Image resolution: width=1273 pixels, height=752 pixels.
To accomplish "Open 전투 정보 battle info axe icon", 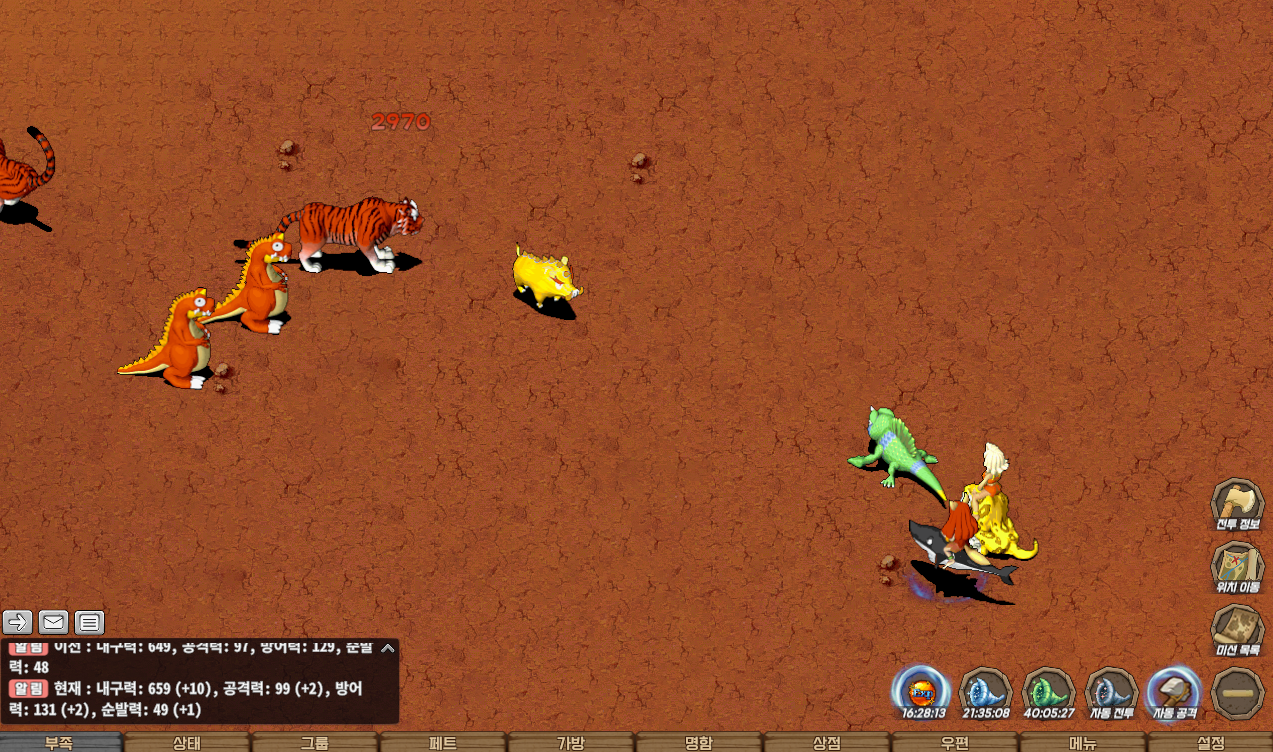I will [1238, 505].
